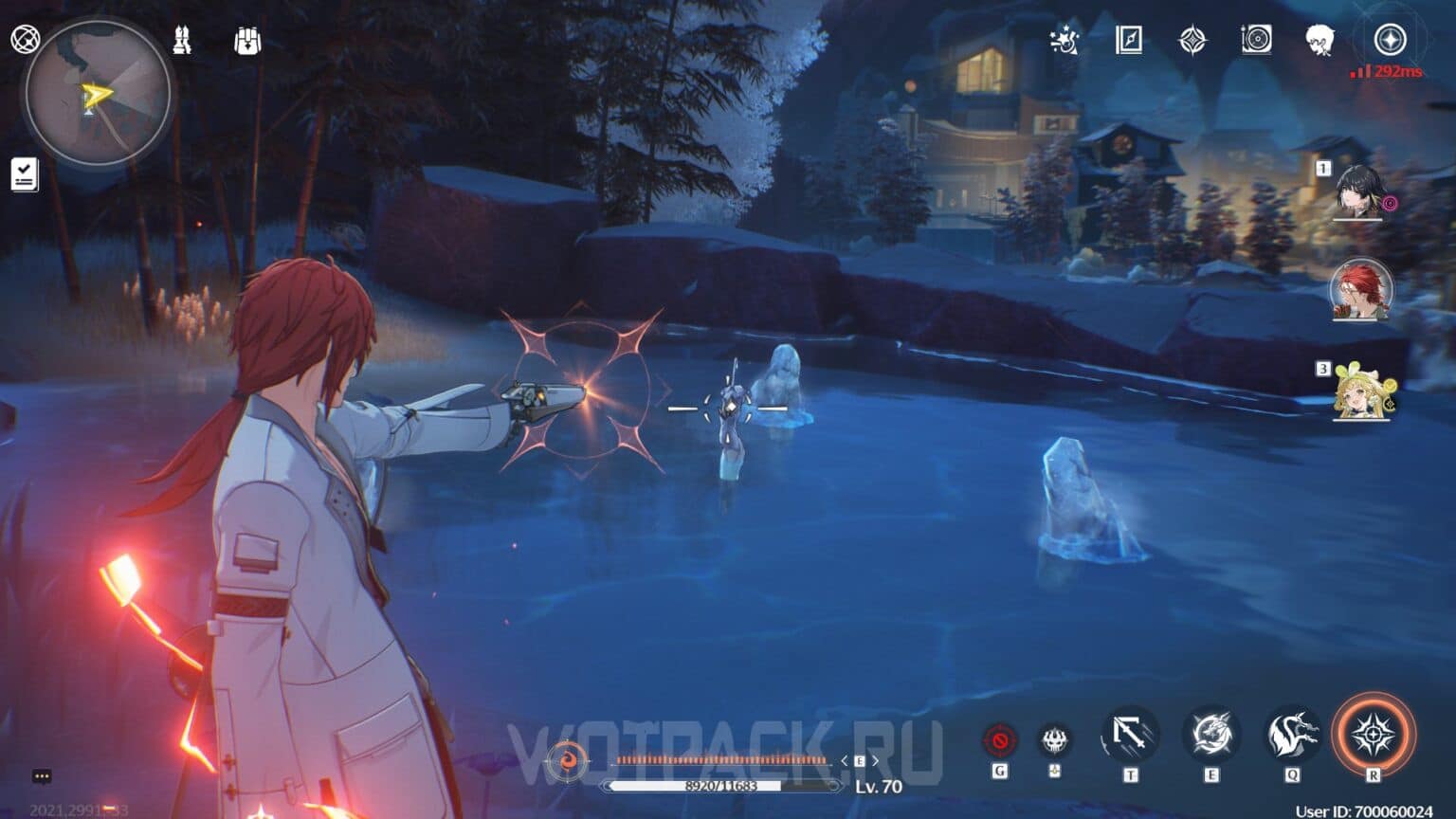Image resolution: width=1456 pixels, height=819 pixels.
Task: Open the Guidebook compass icon
Action: [x=1128, y=42]
